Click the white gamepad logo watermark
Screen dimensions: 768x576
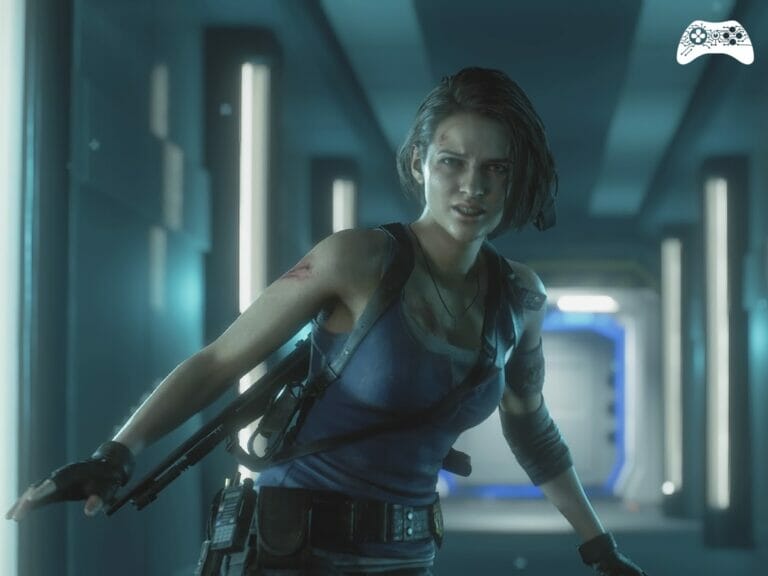click(714, 43)
